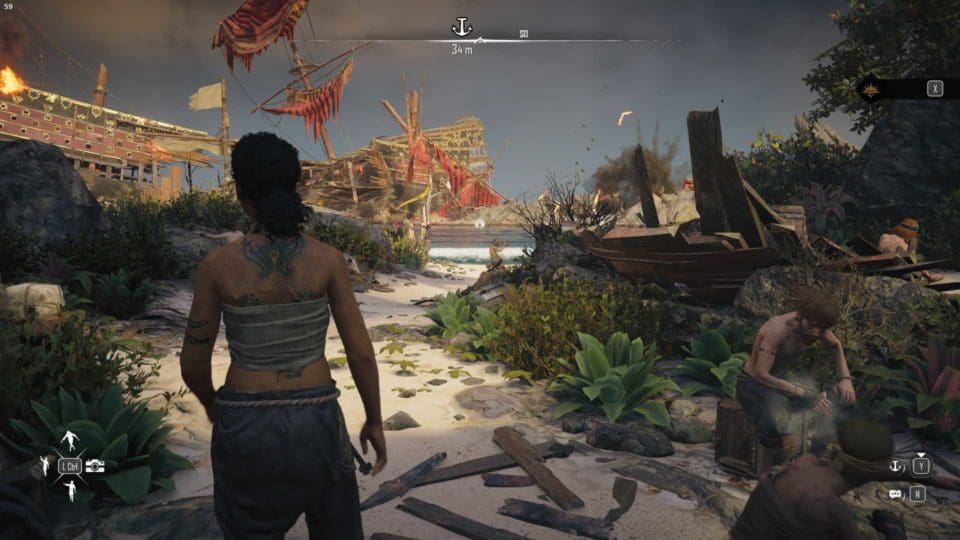Open chat via the speech bubble icon

point(894,494)
